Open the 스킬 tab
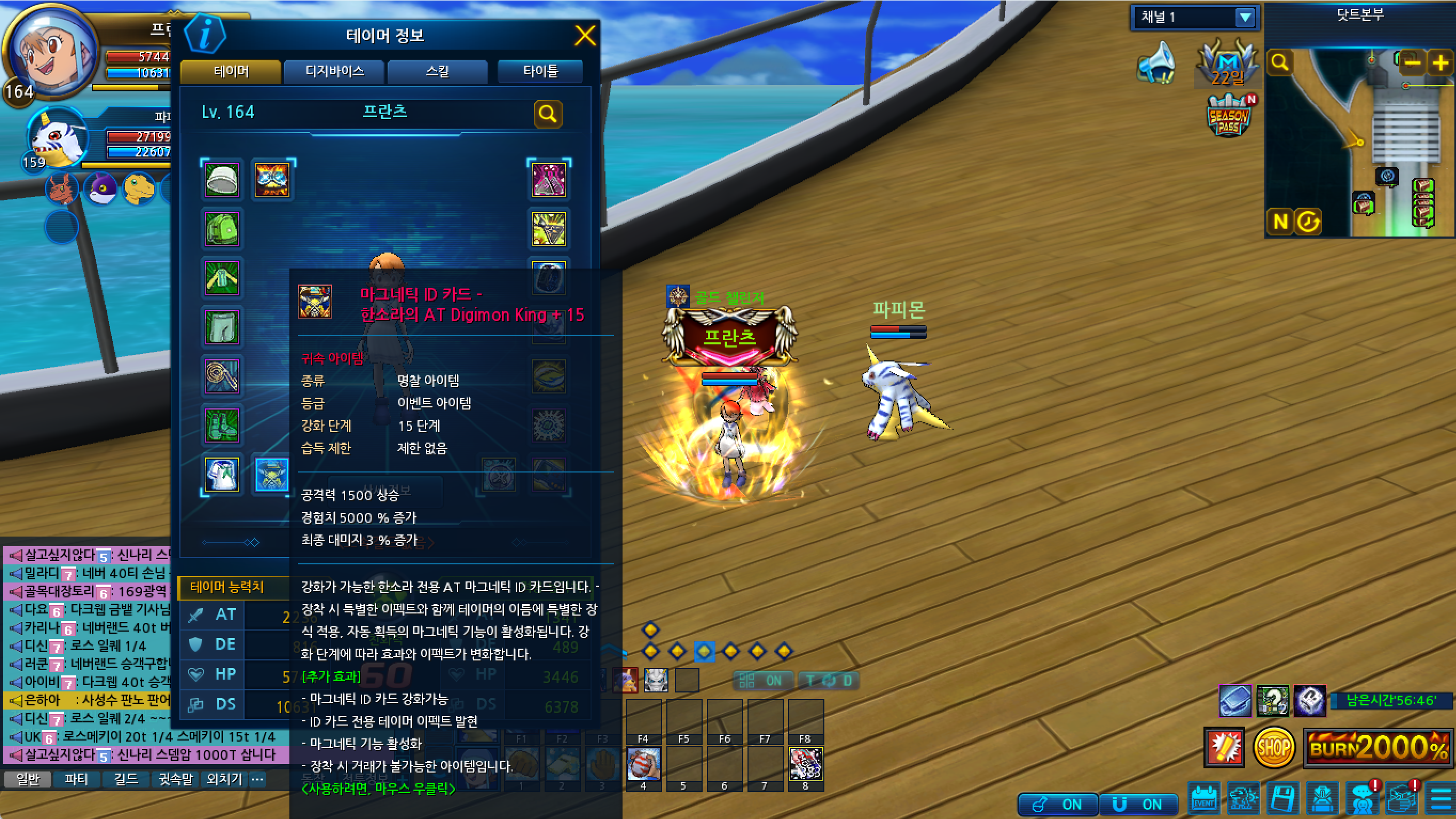 (437, 71)
